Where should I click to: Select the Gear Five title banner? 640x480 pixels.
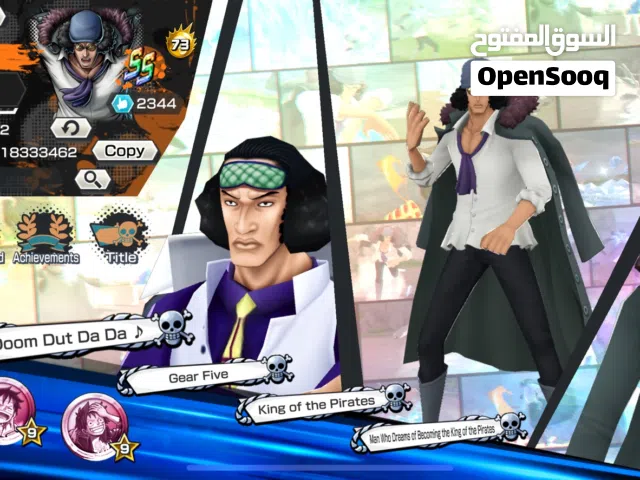click(200, 376)
